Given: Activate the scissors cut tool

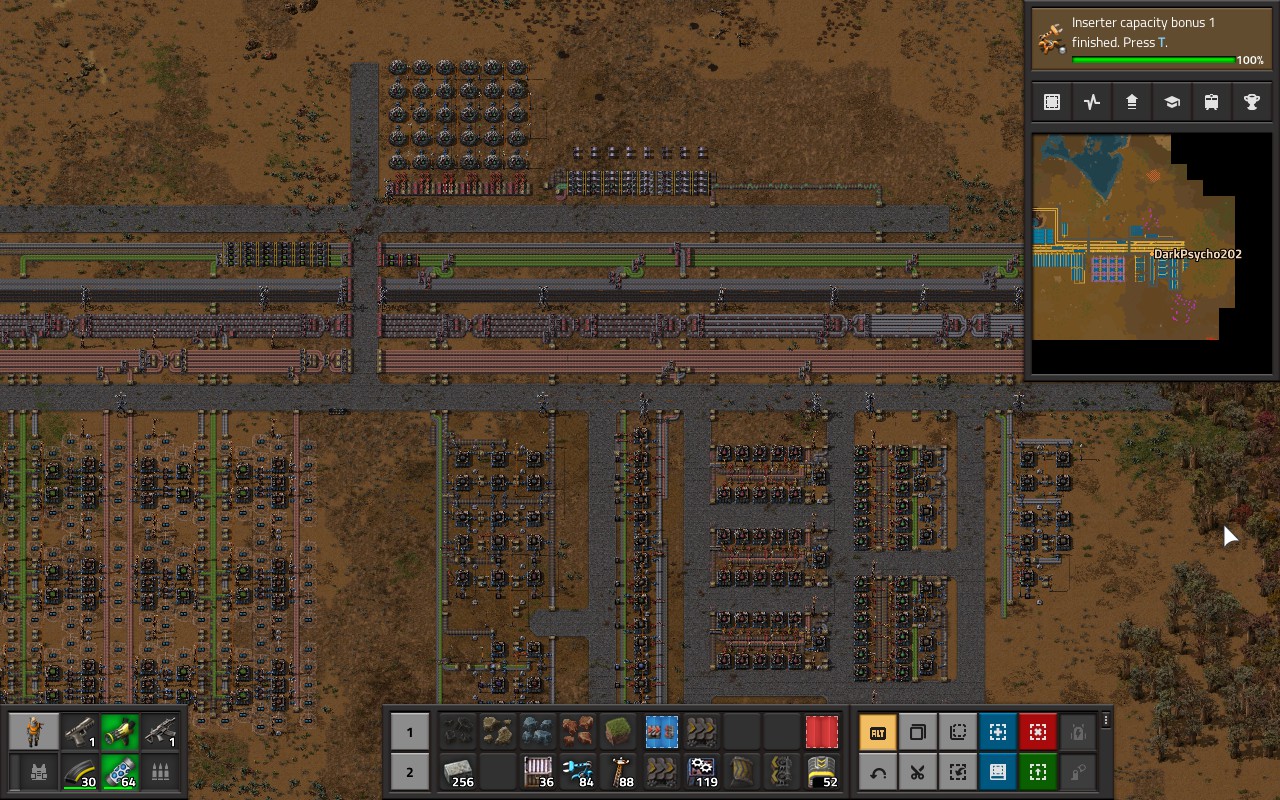Looking at the screenshot, I should pos(917,772).
